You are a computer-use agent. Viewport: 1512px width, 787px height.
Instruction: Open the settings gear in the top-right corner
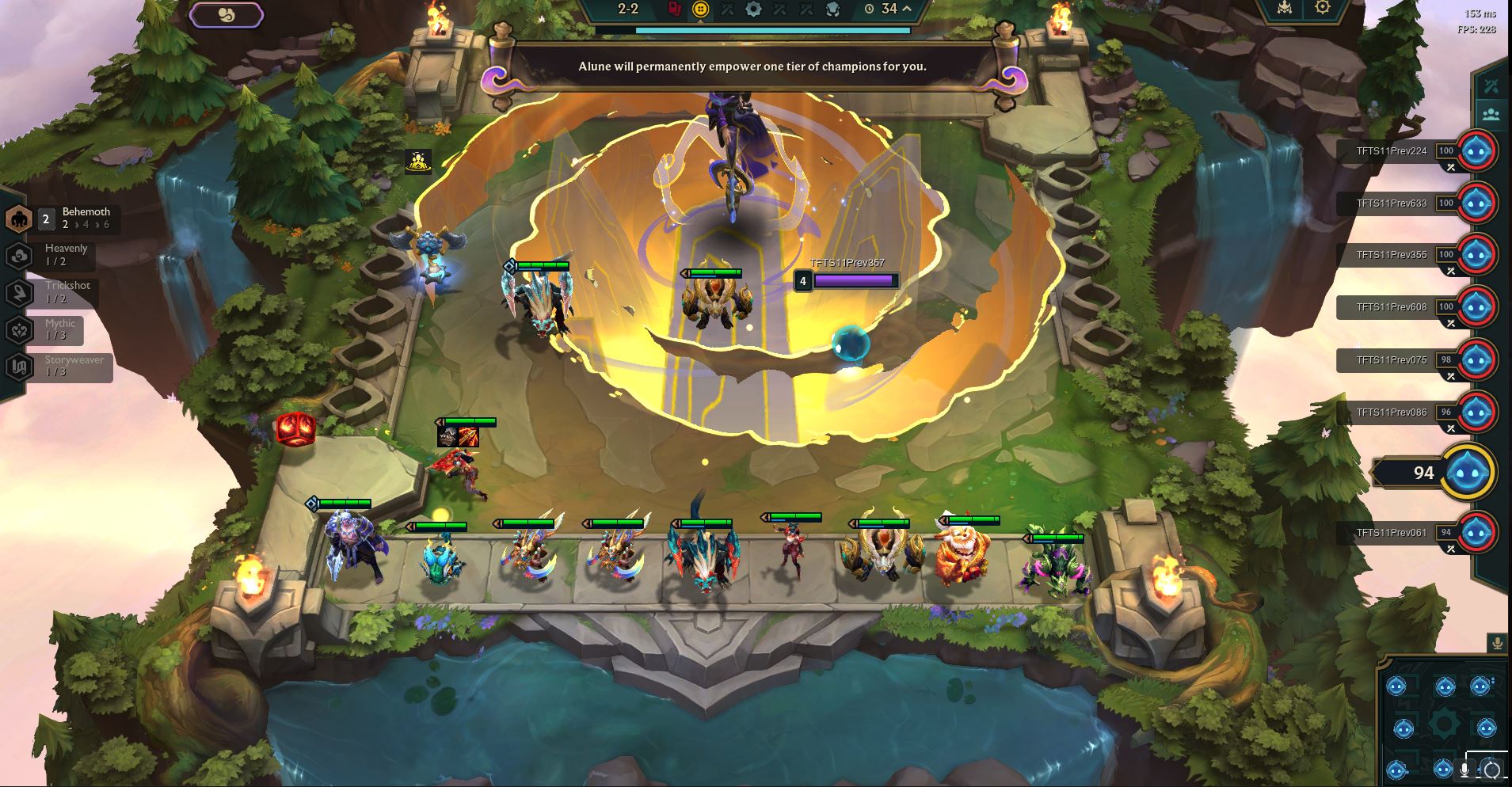click(1322, 7)
